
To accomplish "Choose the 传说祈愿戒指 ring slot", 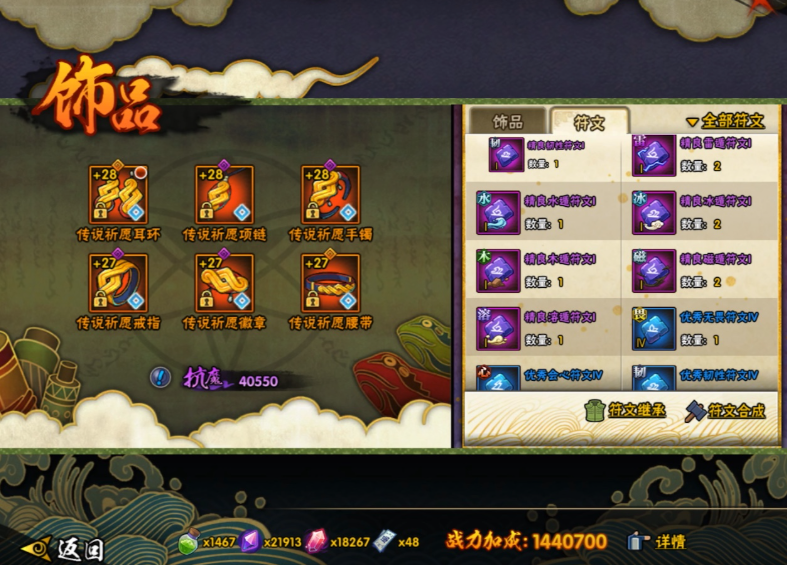I will [118, 283].
